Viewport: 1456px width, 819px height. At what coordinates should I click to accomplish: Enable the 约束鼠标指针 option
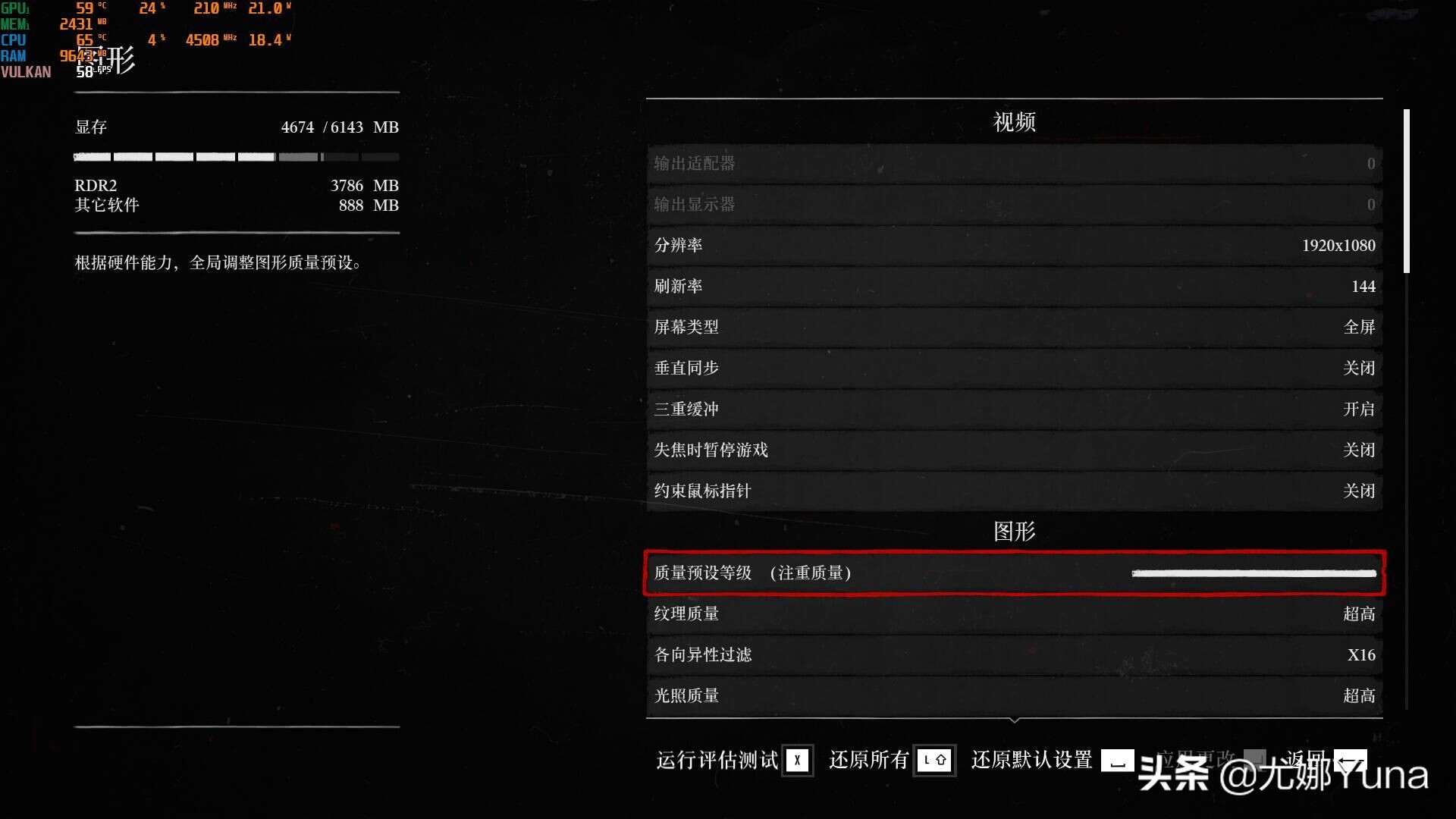(1014, 491)
